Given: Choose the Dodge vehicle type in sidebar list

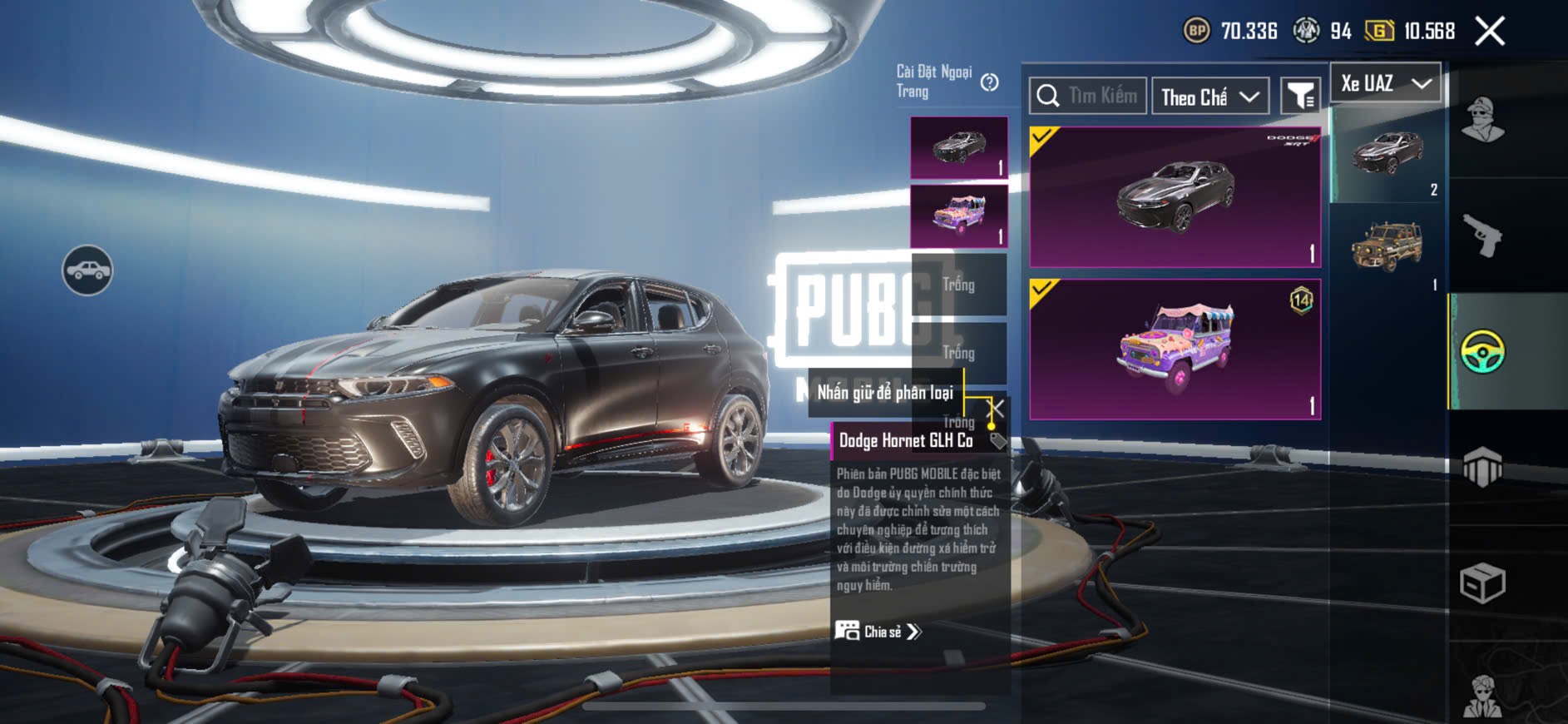Looking at the screenshot, I should tap(1387, 155).
